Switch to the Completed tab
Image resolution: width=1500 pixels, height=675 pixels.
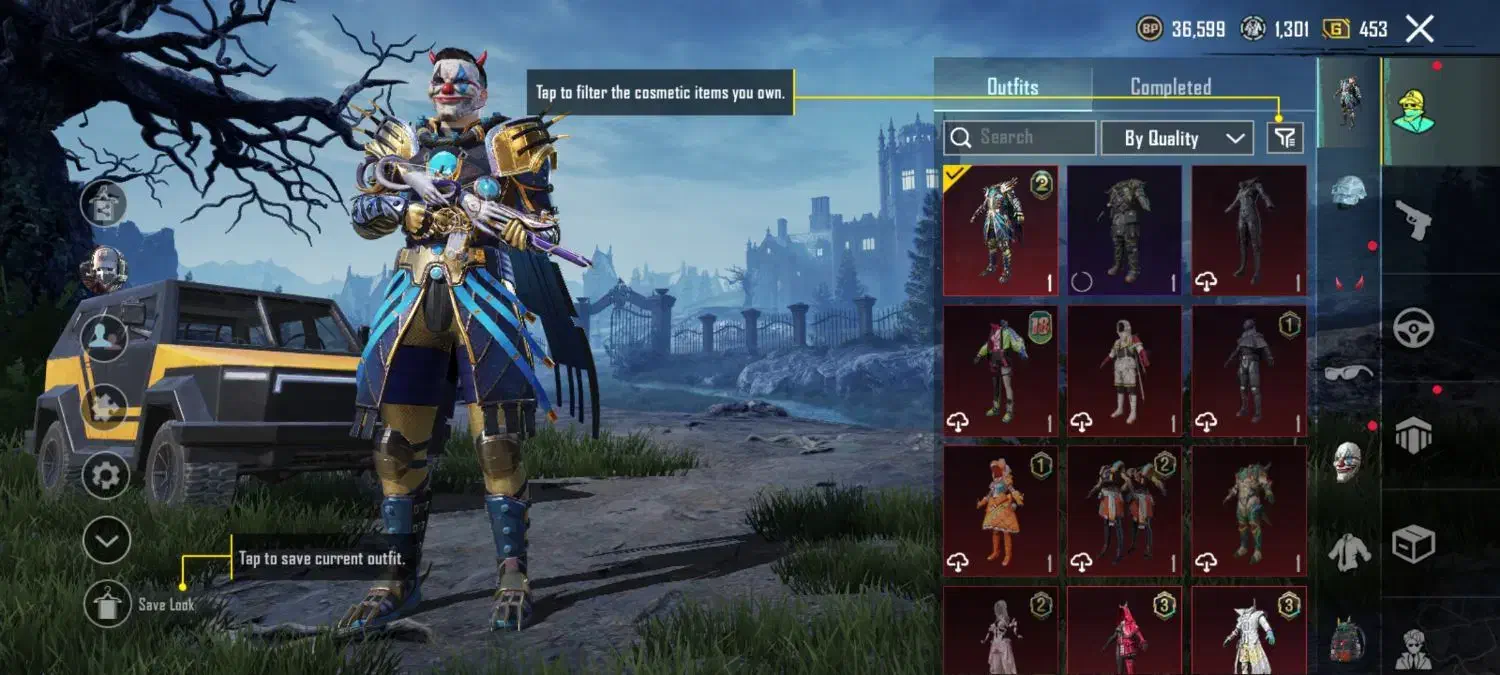tap(1171, 87)
